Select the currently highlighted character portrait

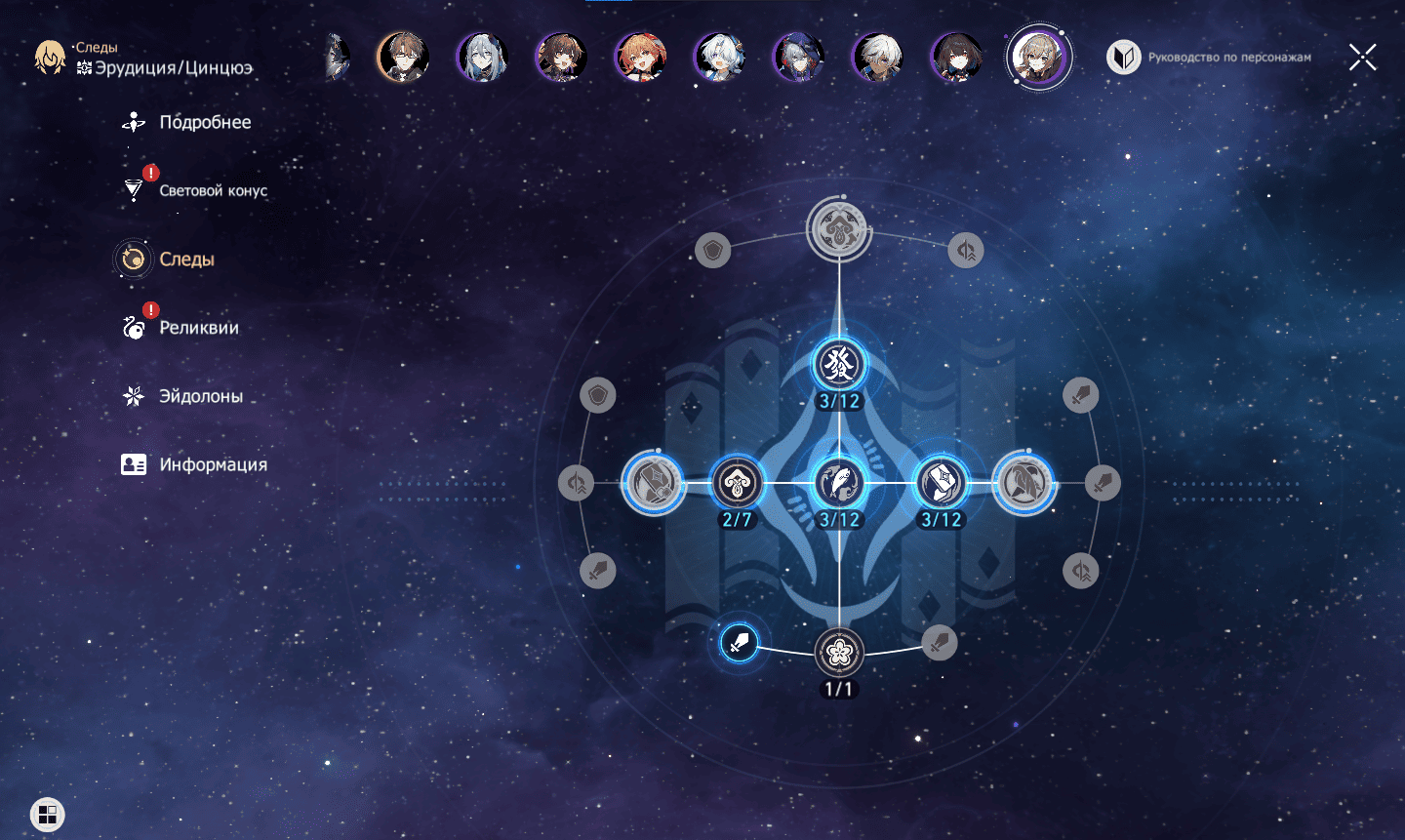[1039, 58]
